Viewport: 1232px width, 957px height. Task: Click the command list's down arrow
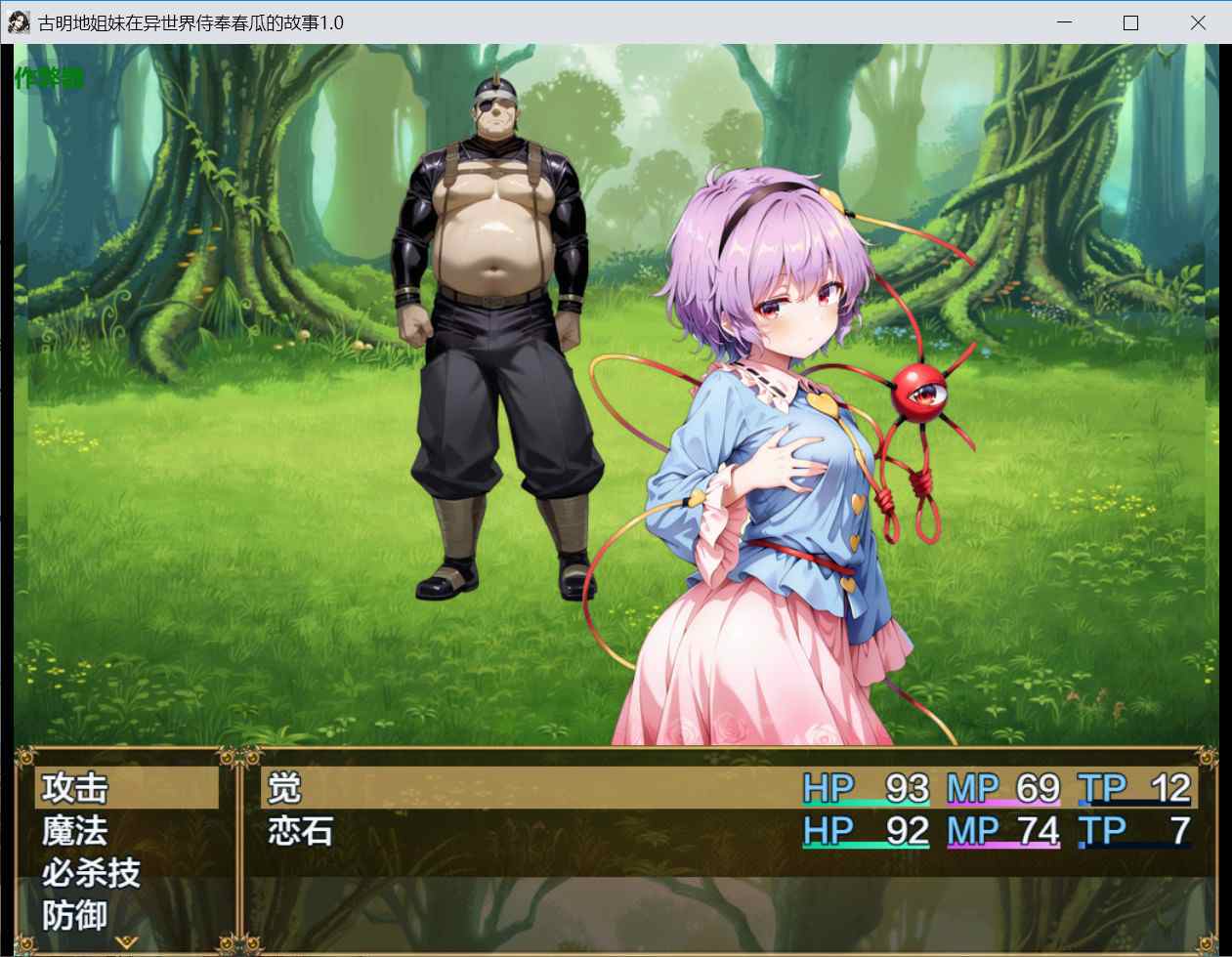(x=126, y=942)
